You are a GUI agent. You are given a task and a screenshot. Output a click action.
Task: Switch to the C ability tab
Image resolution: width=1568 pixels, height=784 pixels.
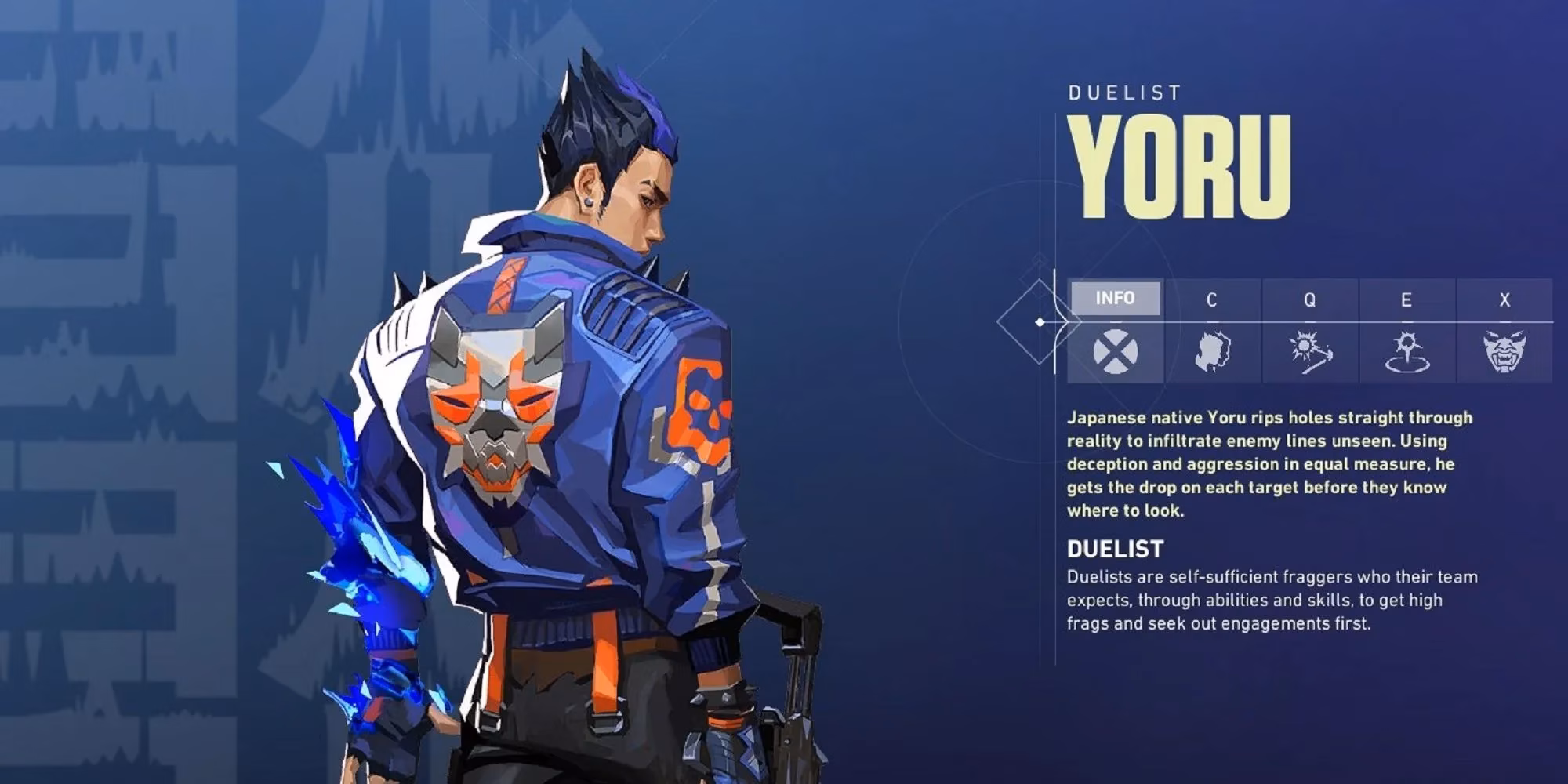[x=1211, y=299]
